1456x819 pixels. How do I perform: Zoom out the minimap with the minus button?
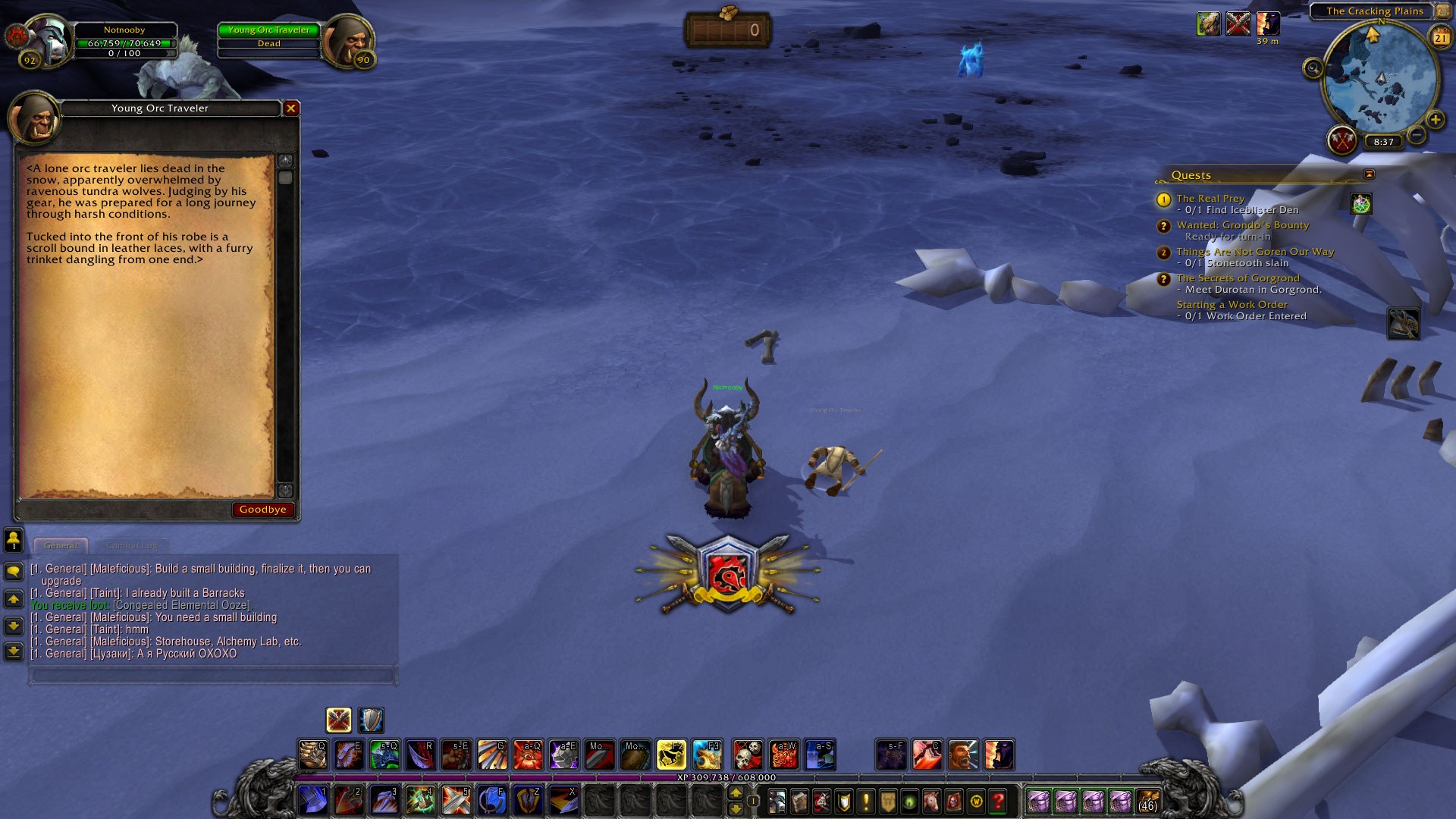tap(1416, 136)
